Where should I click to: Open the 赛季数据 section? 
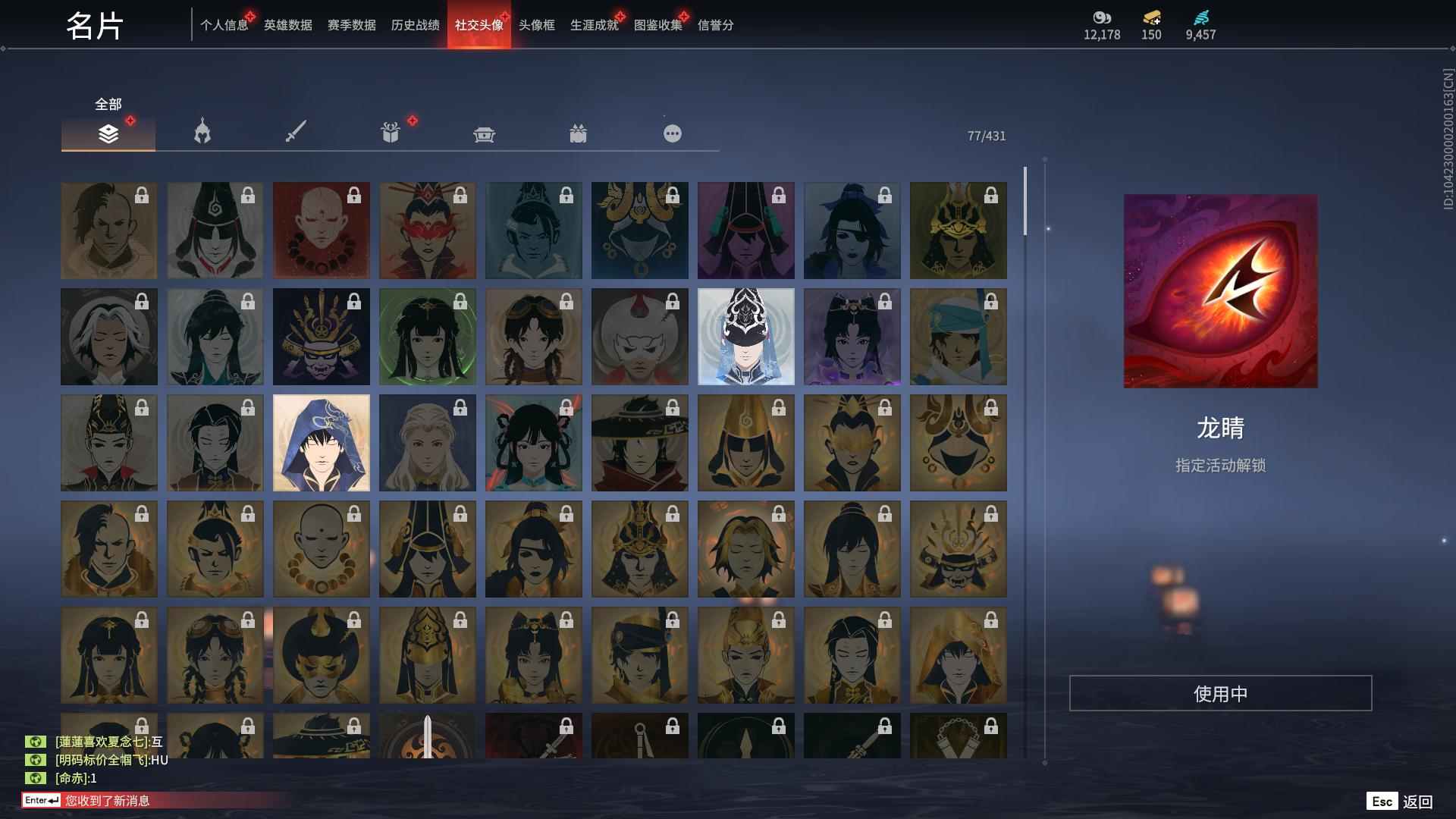pos(350,25)
